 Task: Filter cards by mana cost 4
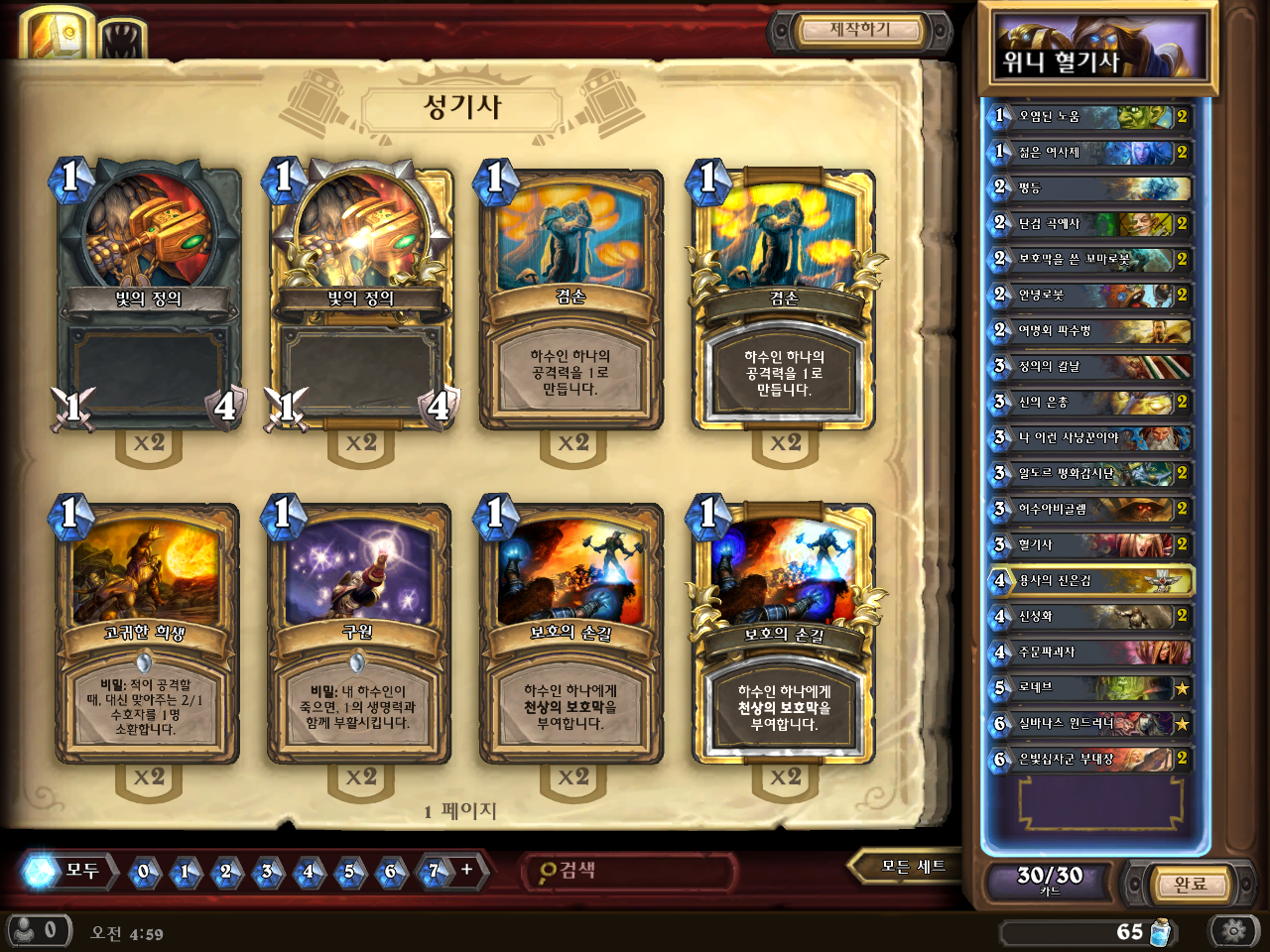[309, 872]
